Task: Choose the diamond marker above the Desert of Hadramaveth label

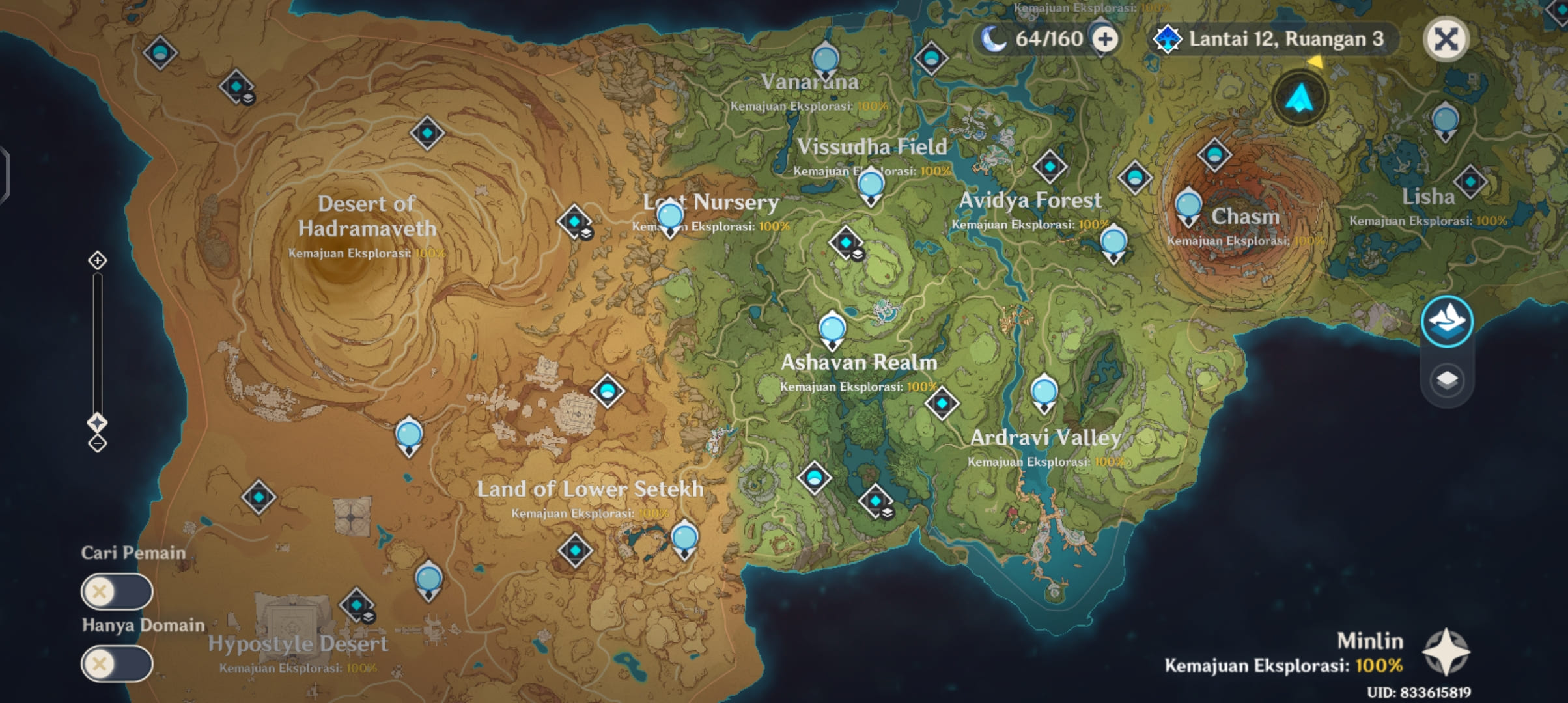Action: click(427, 133)
